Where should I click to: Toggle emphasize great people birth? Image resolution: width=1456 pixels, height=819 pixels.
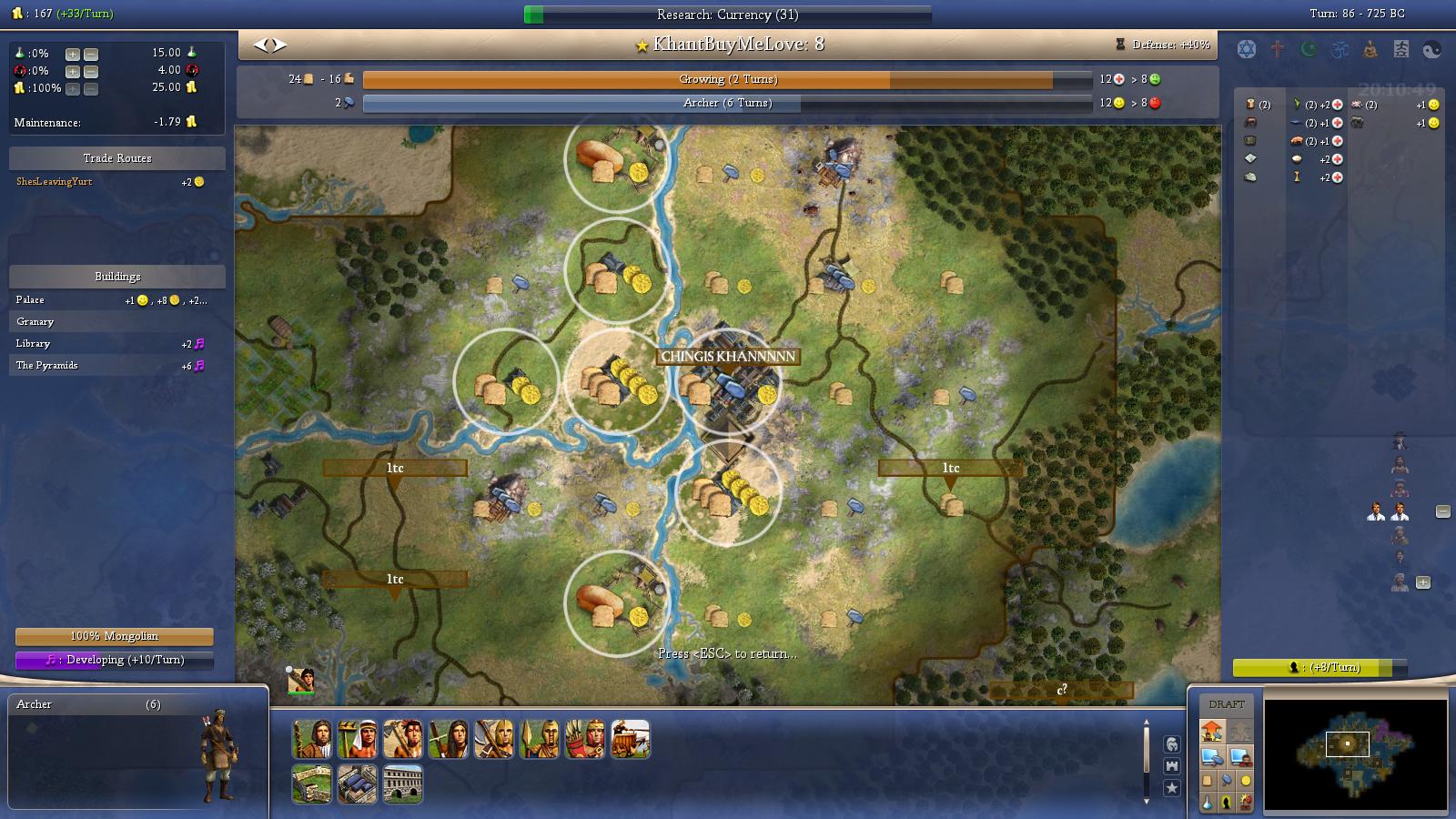pos(1228,801)
